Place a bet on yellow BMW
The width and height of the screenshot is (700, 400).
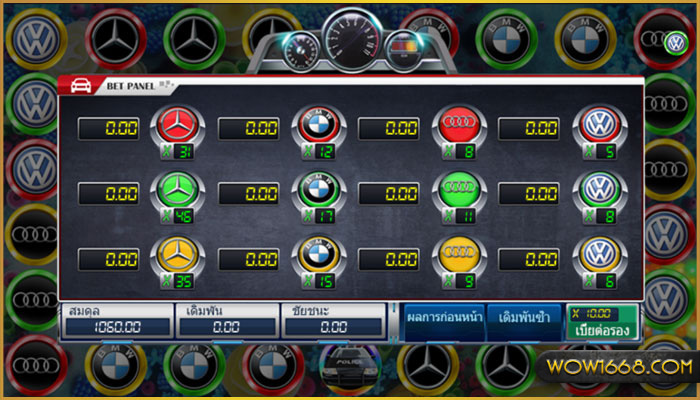click(x=320, y=258)
